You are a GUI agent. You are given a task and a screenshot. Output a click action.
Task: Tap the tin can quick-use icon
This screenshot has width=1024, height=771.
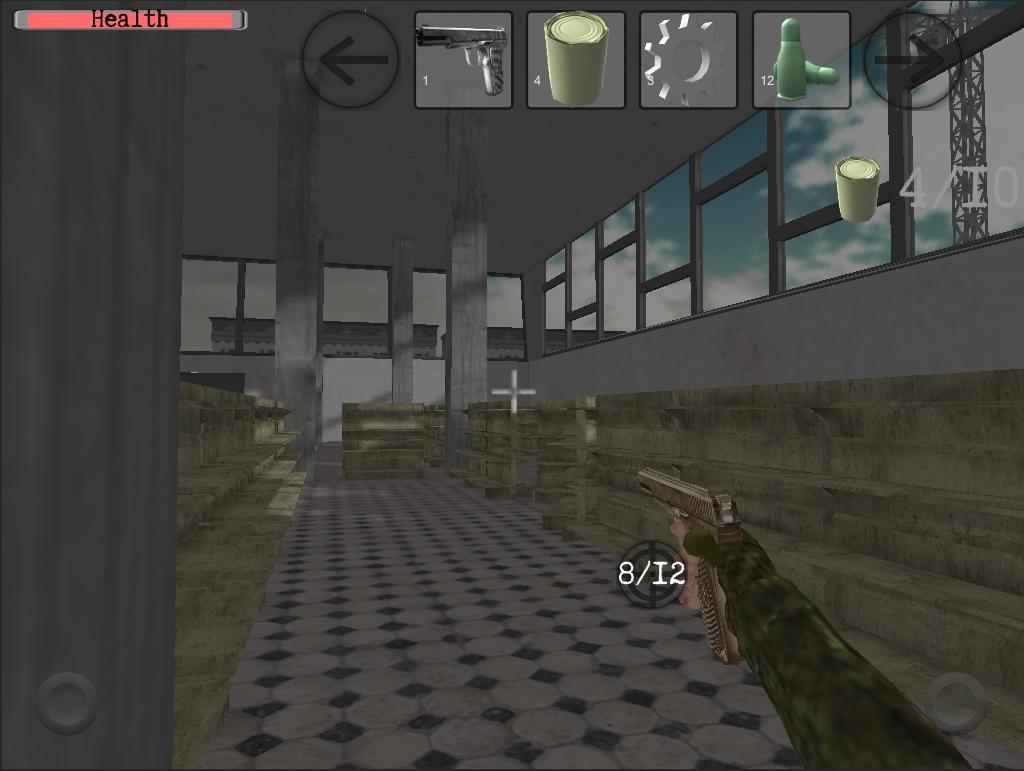pyautogui.click(x=857, y=188)
